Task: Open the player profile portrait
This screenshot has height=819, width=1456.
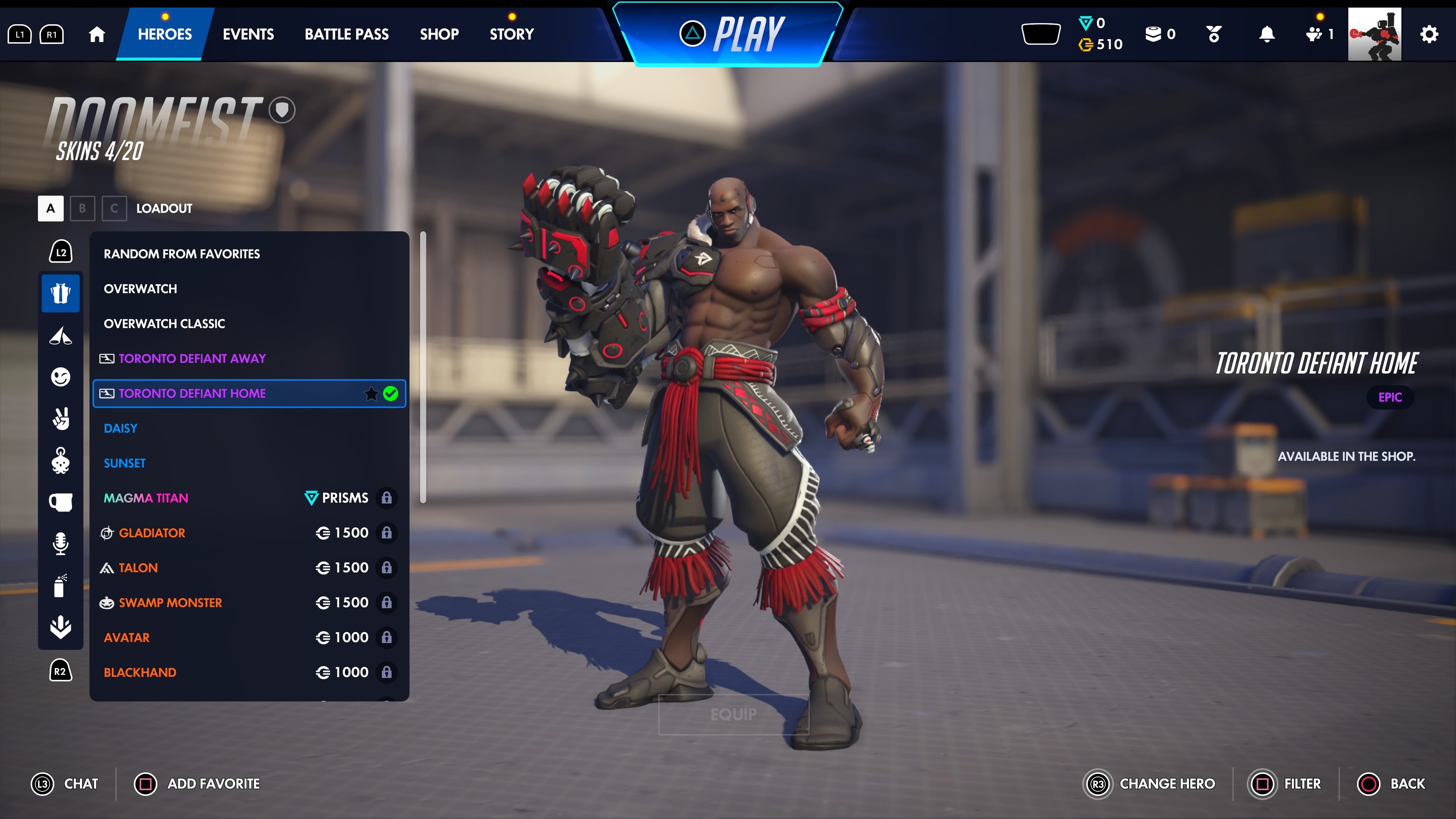Action: 1374,34
